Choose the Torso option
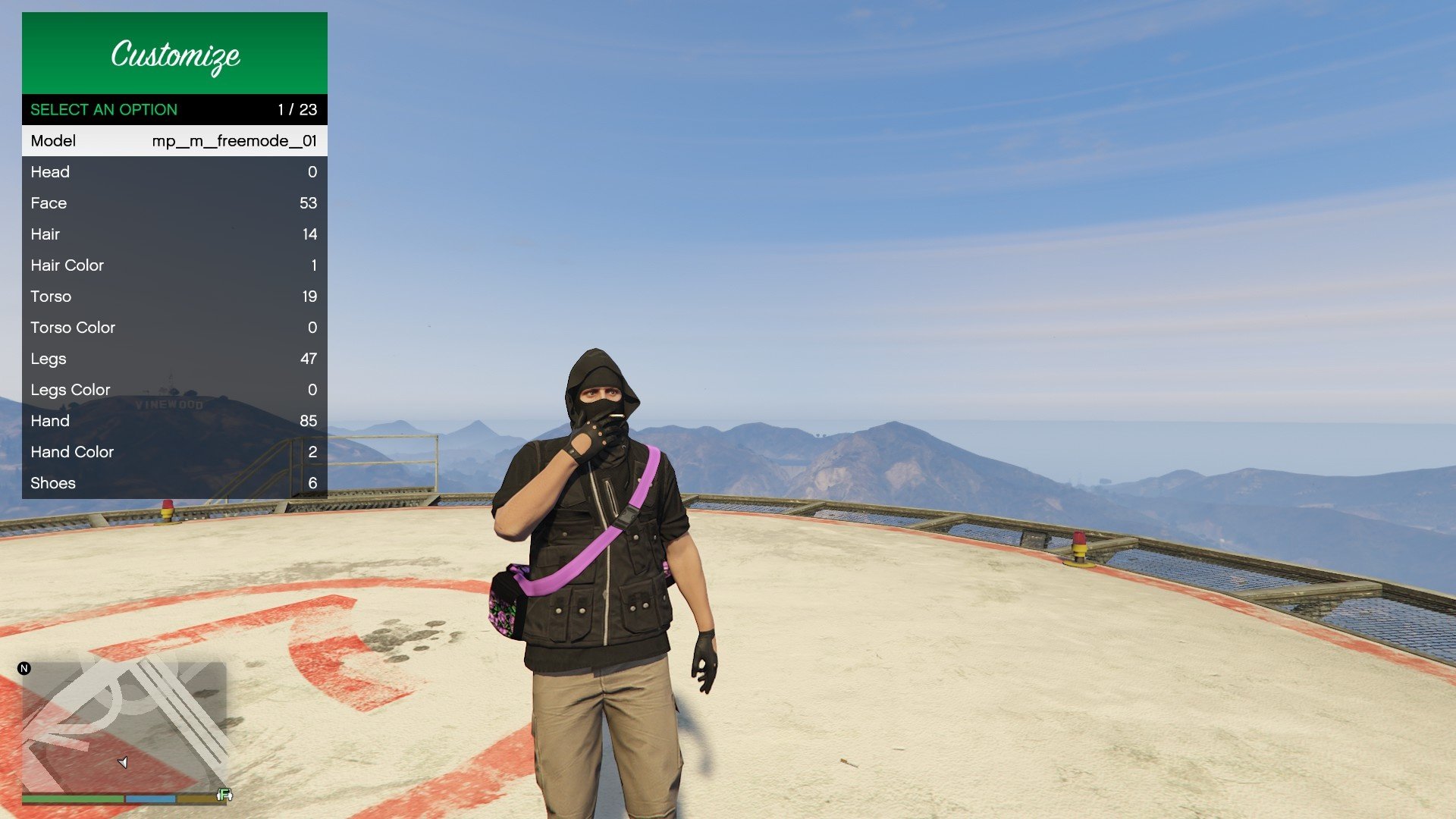Image resolution: width=1456 pixels, height=819 pixels. (174, 297)
